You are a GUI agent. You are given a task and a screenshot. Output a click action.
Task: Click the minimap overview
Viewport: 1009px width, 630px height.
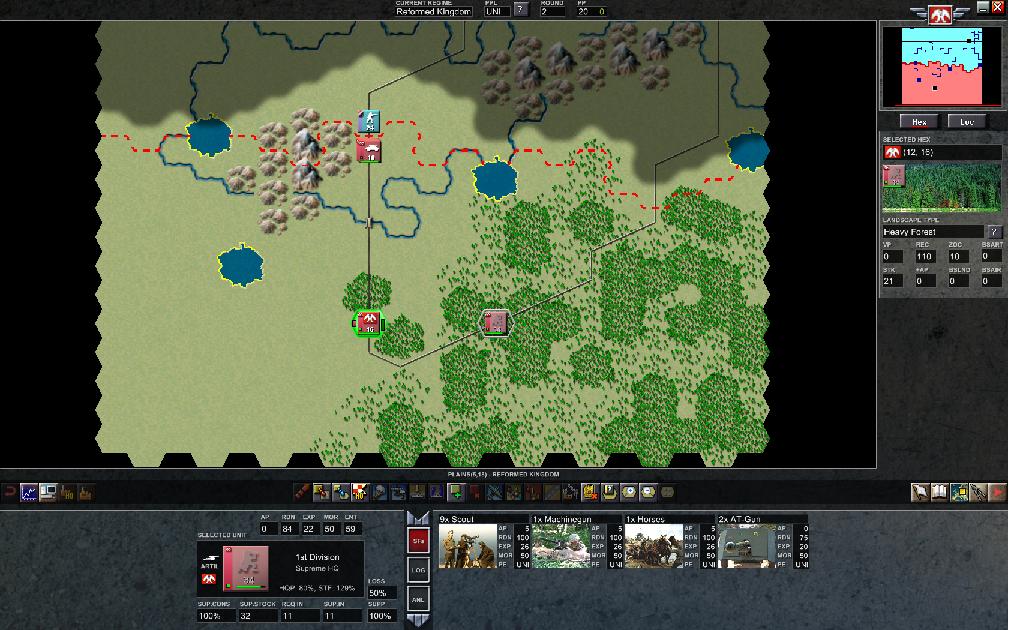coord(940,66)
